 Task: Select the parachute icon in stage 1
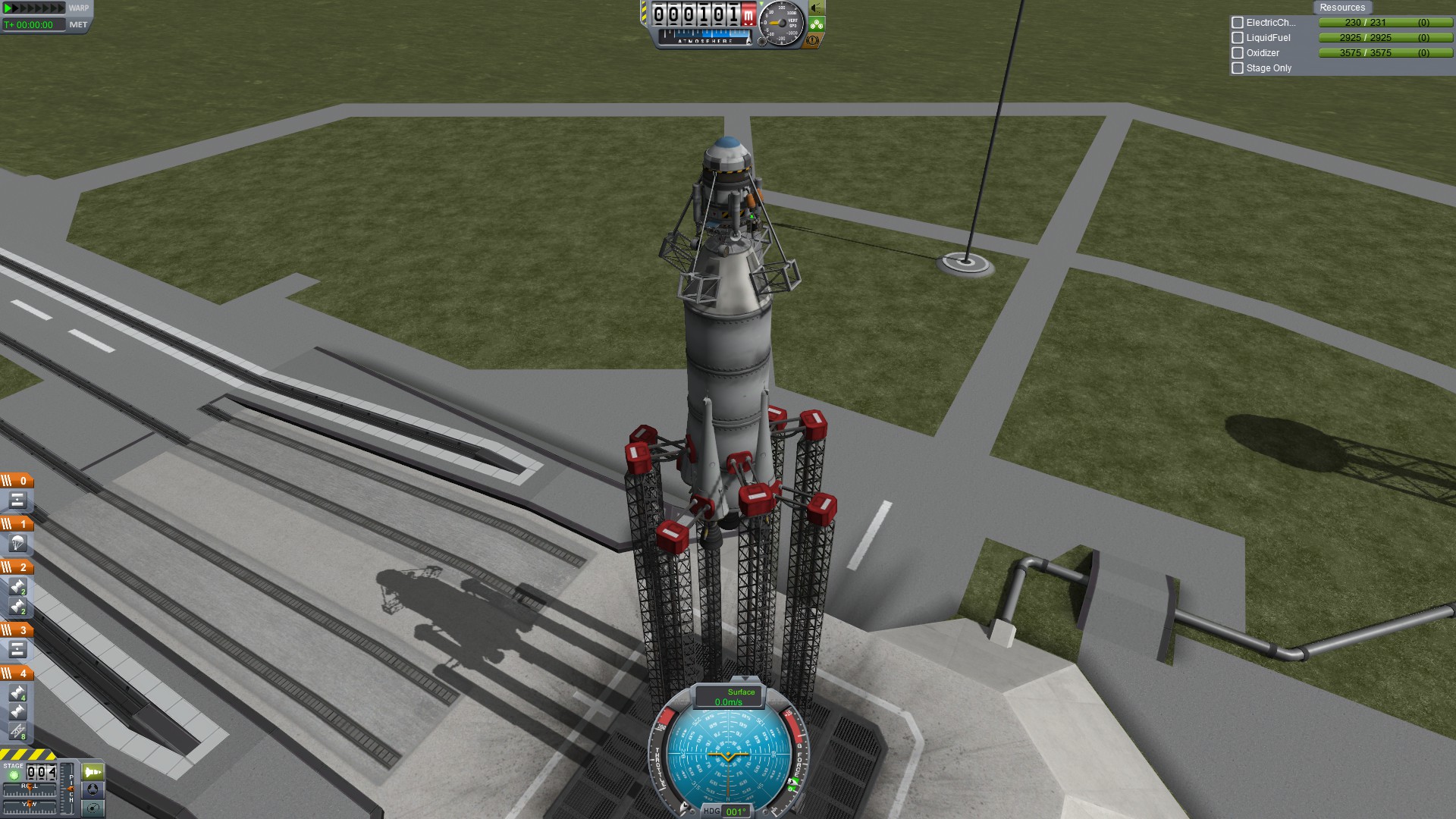pyautogui.click(x=17, y=544)
